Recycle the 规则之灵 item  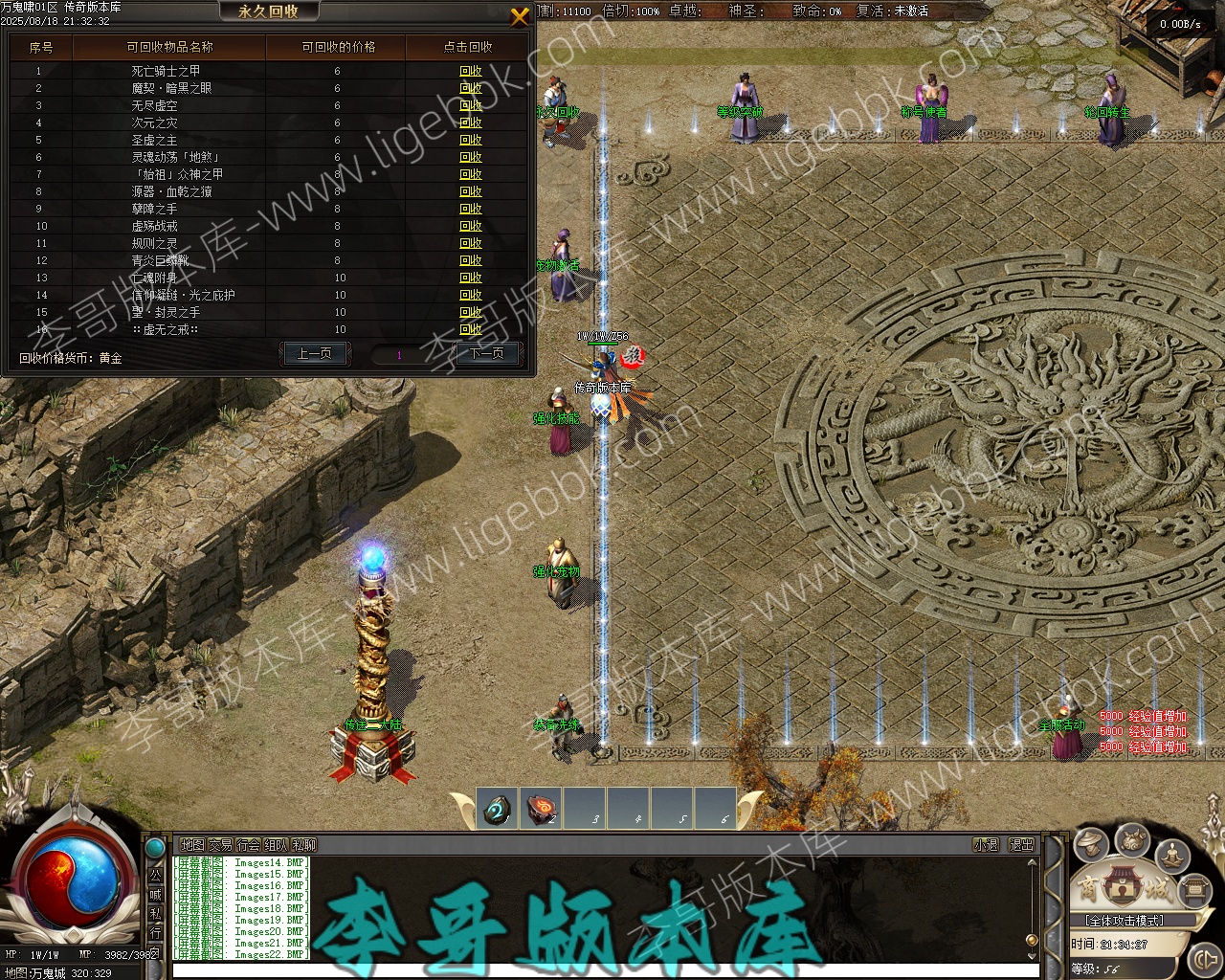[471, 243]
